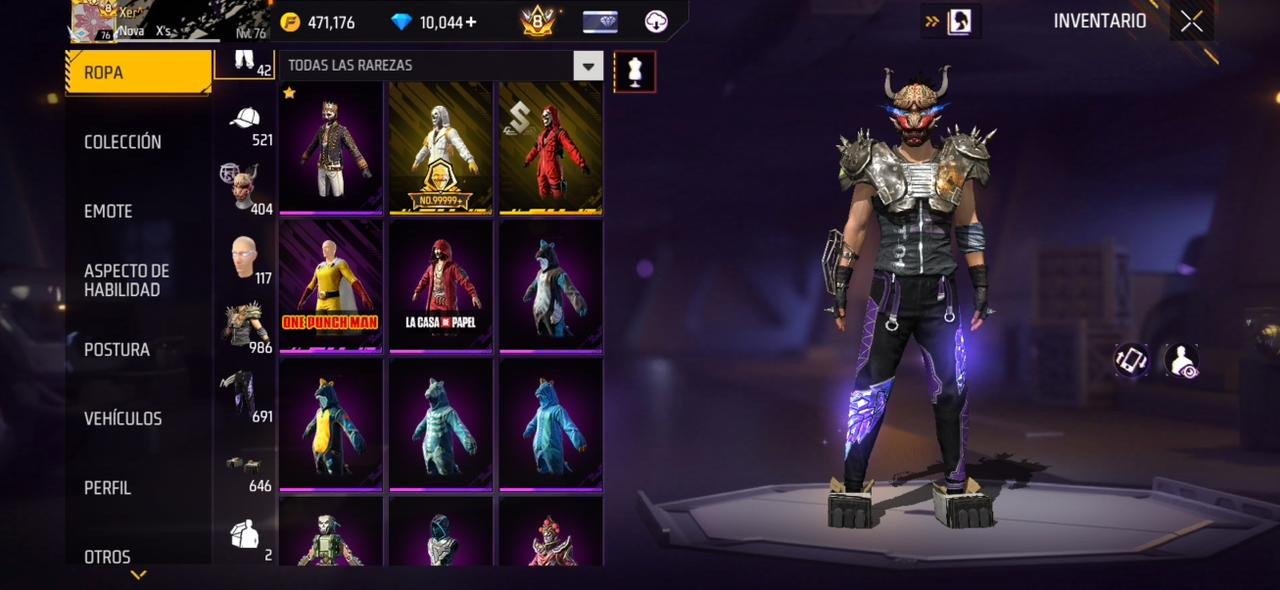Choose the La Casa de Papel outfit
This screenshot has width=1280, height=590.
click(x=440, y=284)
